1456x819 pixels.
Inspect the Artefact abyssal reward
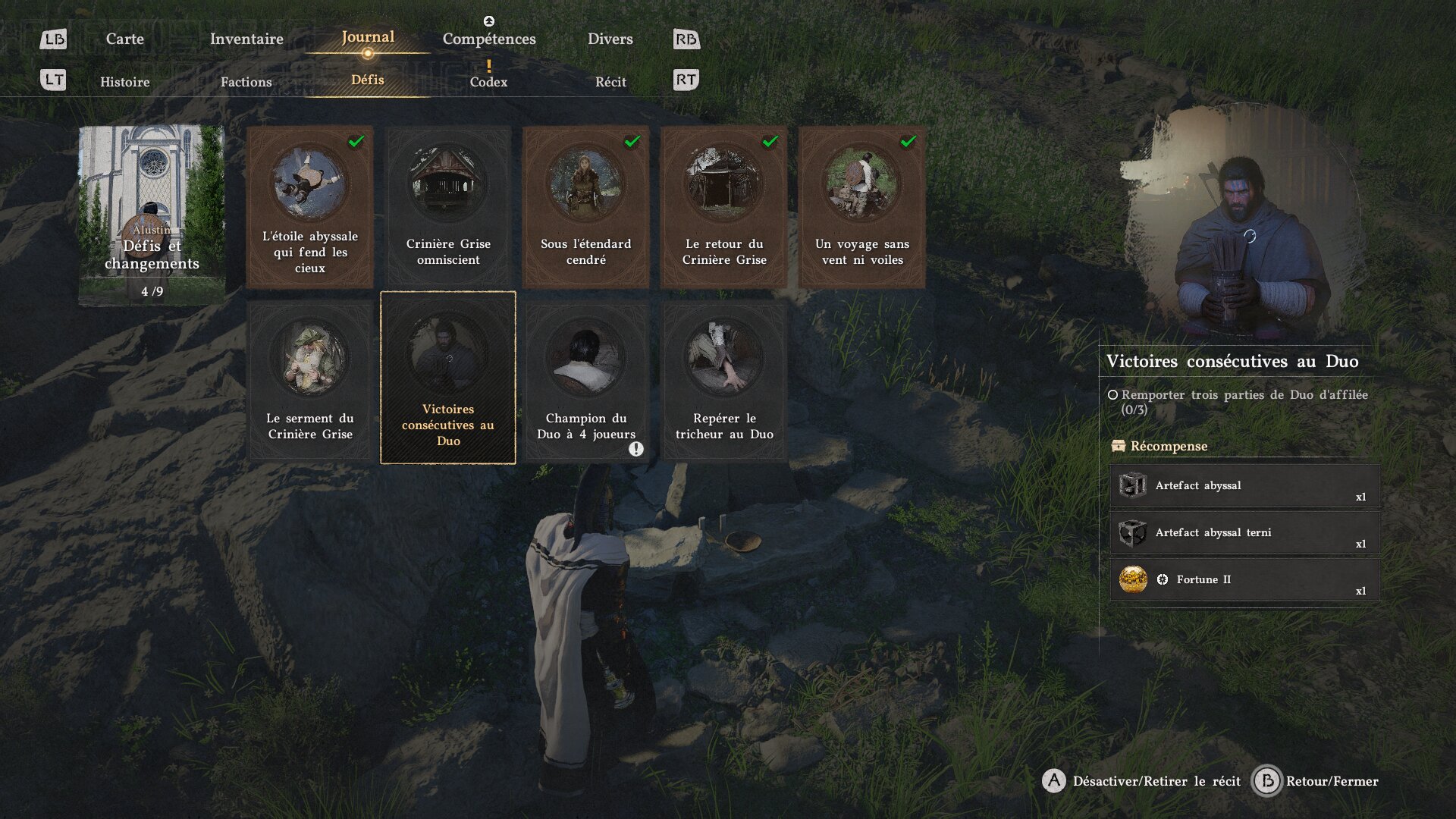coord(1244,485)
